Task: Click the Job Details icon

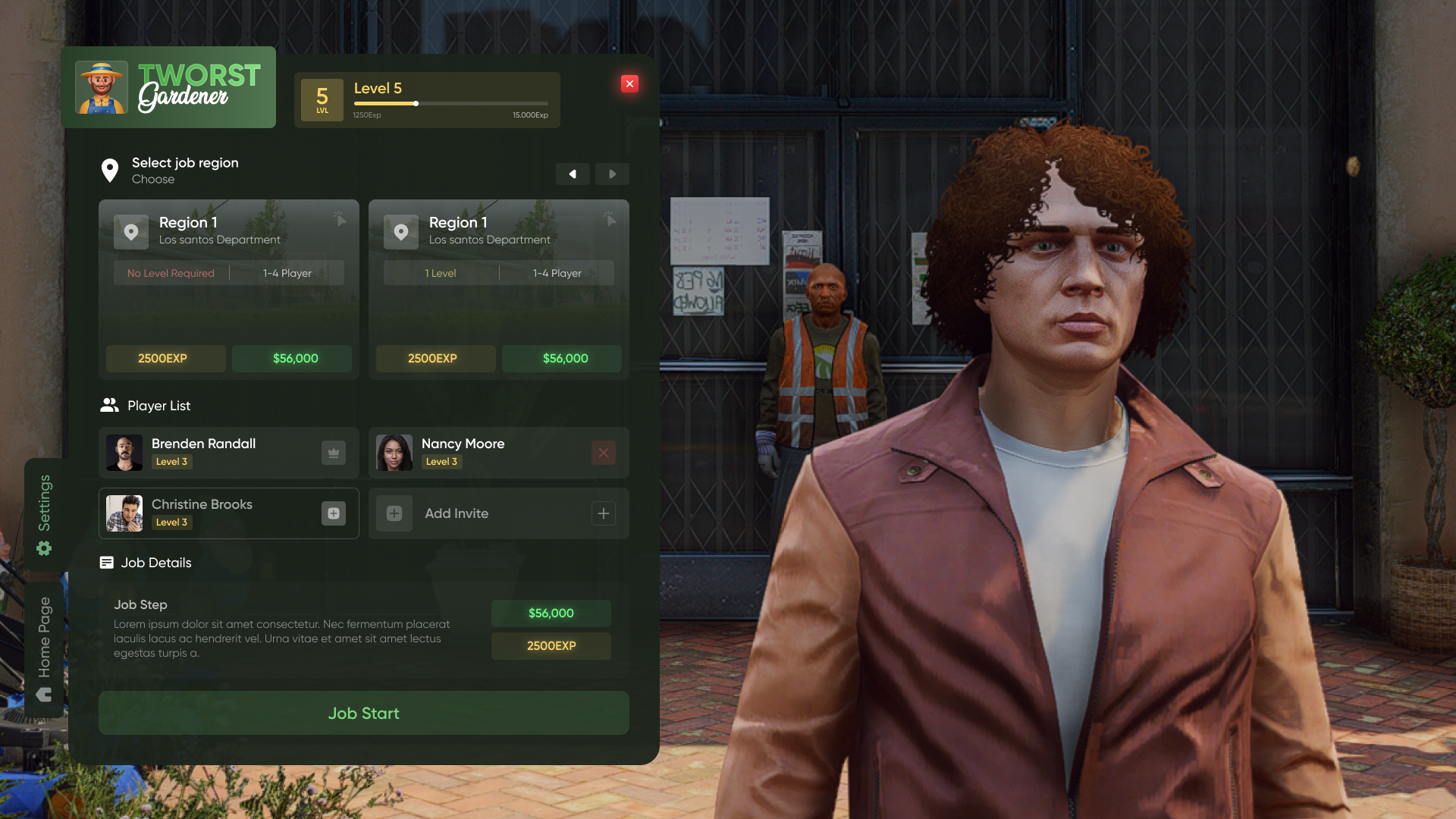Action: pyautogui.click(x=105, y=563)
